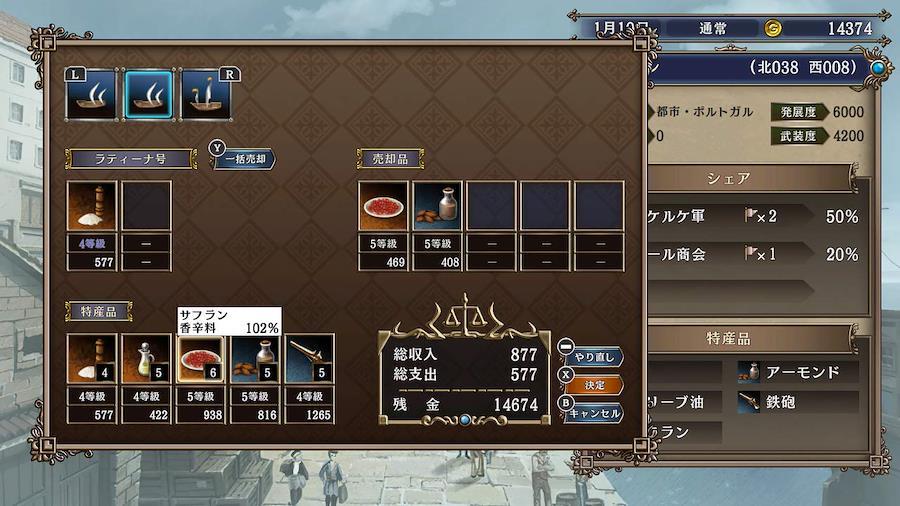Select the almond slot under 売却品
The height and width of the screenshot is (506, 900).
click(438, 207)
